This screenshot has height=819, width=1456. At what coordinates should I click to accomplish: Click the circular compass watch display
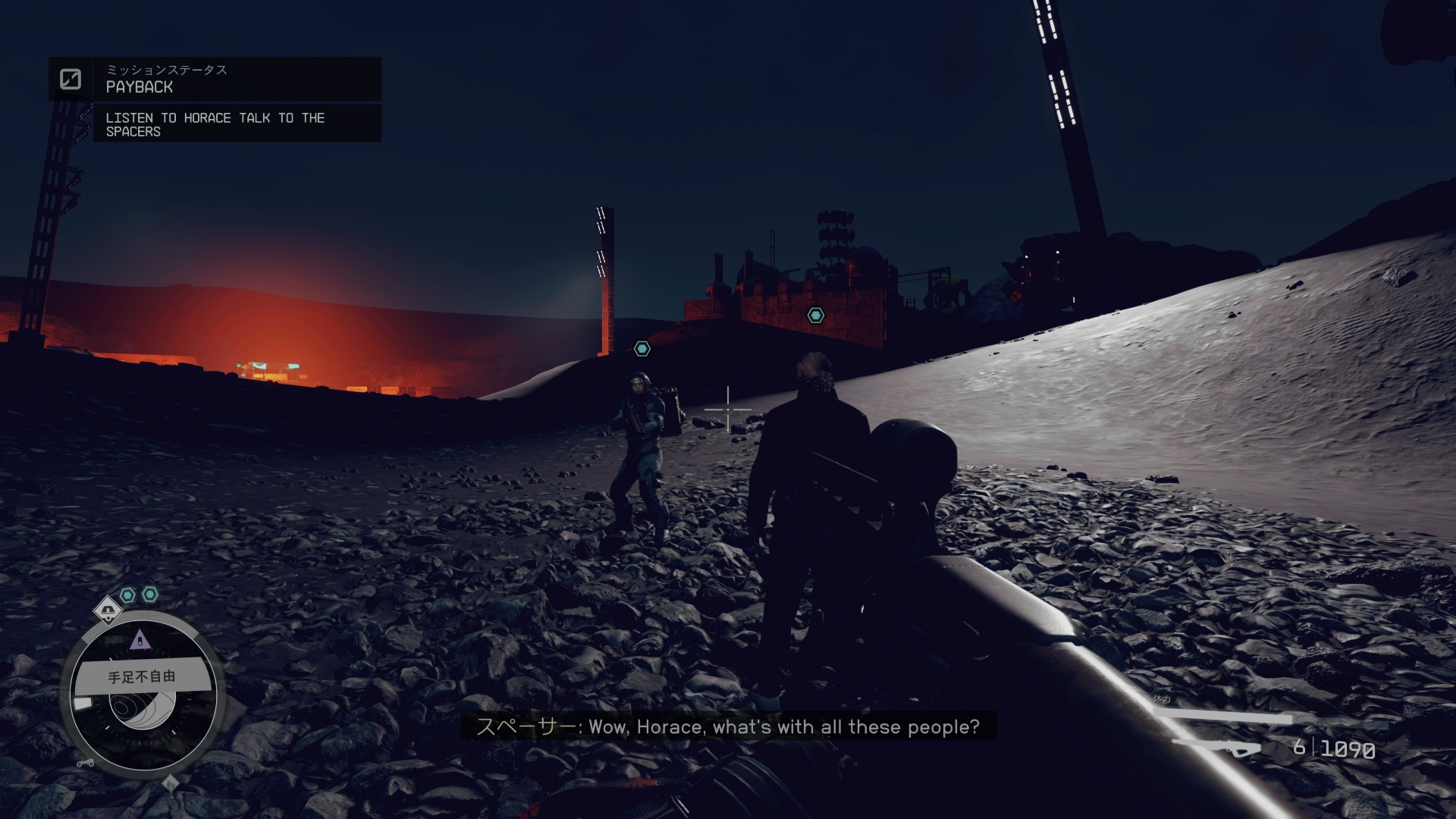(x=143, y=694)
